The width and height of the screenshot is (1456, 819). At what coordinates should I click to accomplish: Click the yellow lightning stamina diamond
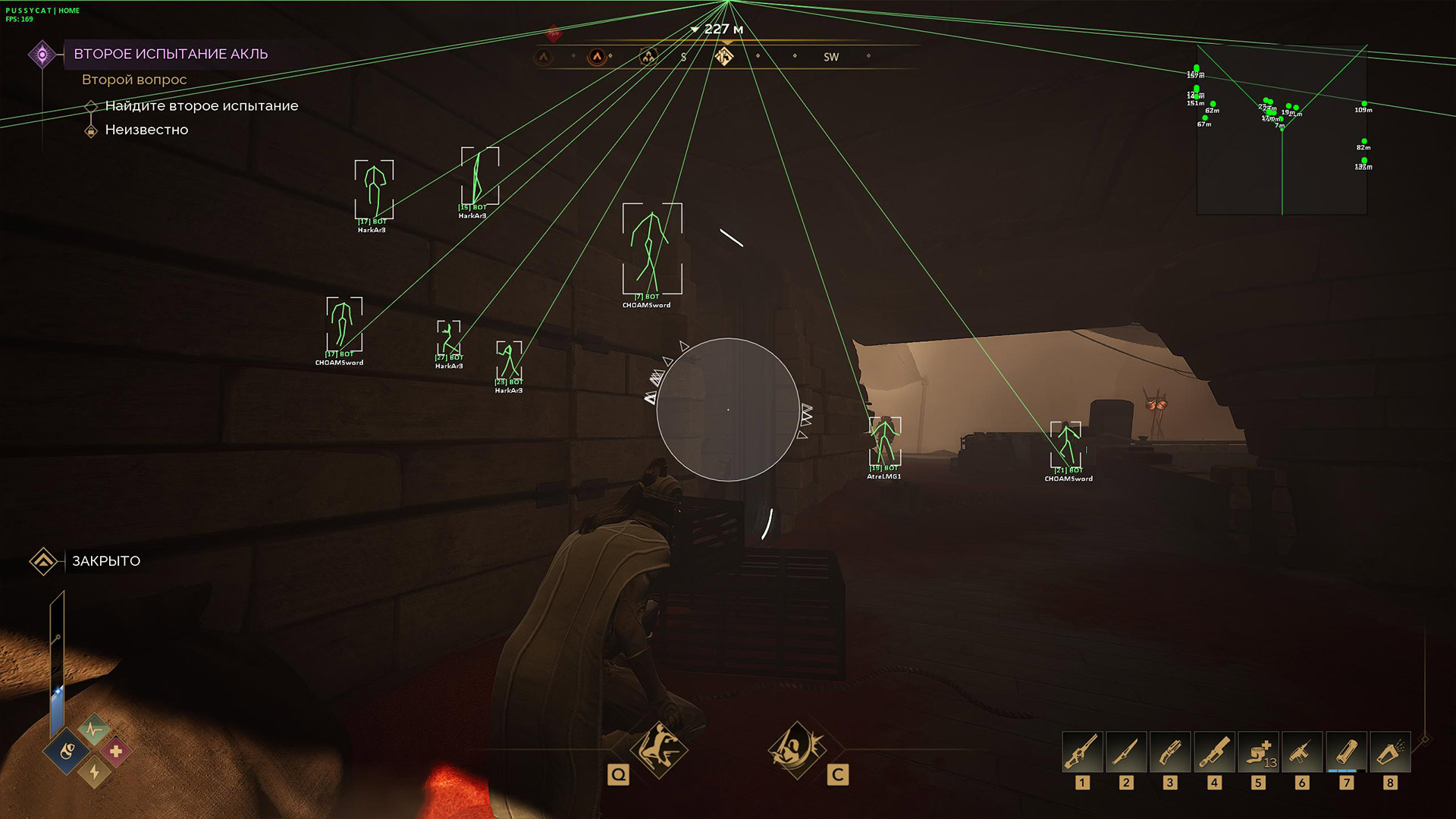point(94,772)
